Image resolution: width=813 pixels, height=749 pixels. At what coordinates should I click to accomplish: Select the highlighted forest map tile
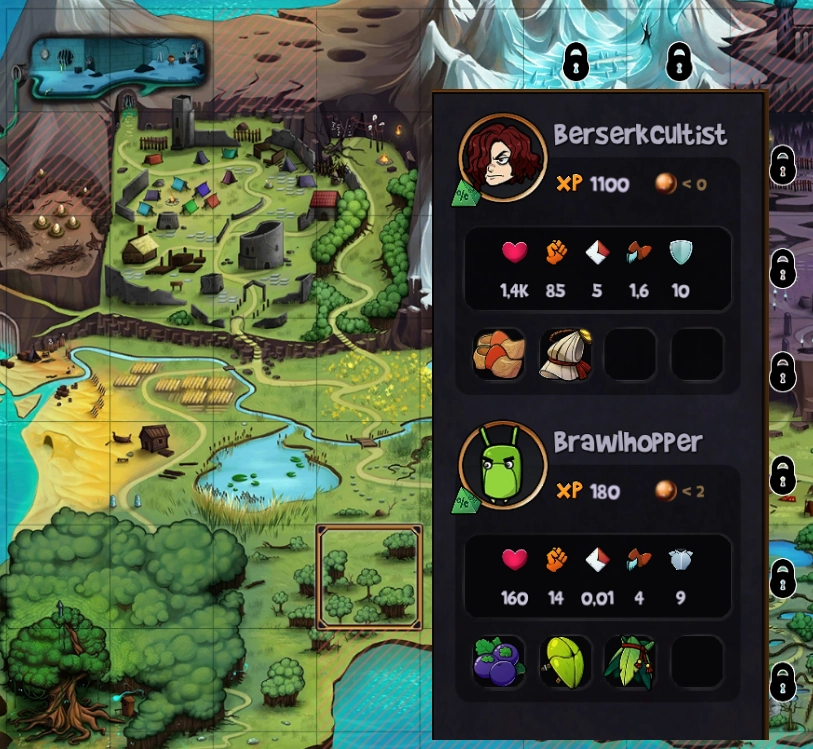click(369, 577)
